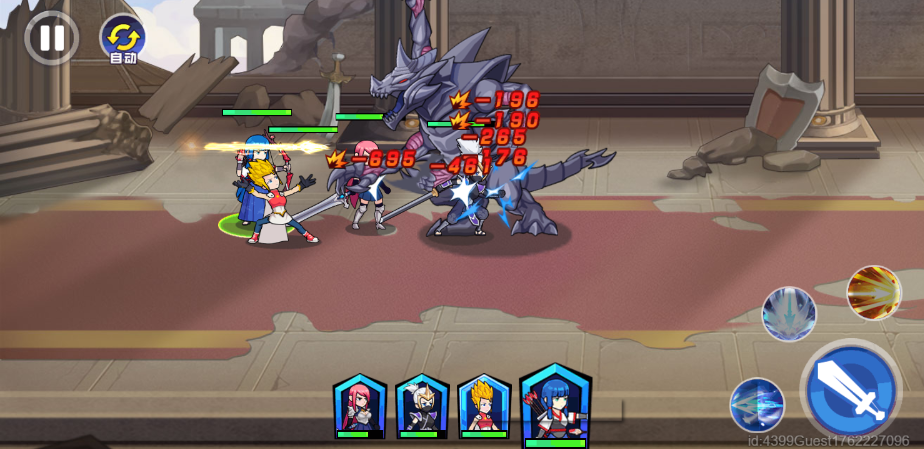Choose the spiky blonde-haired fighter portrait
This screenshot has width=924, height=449.
coord(484,406)
